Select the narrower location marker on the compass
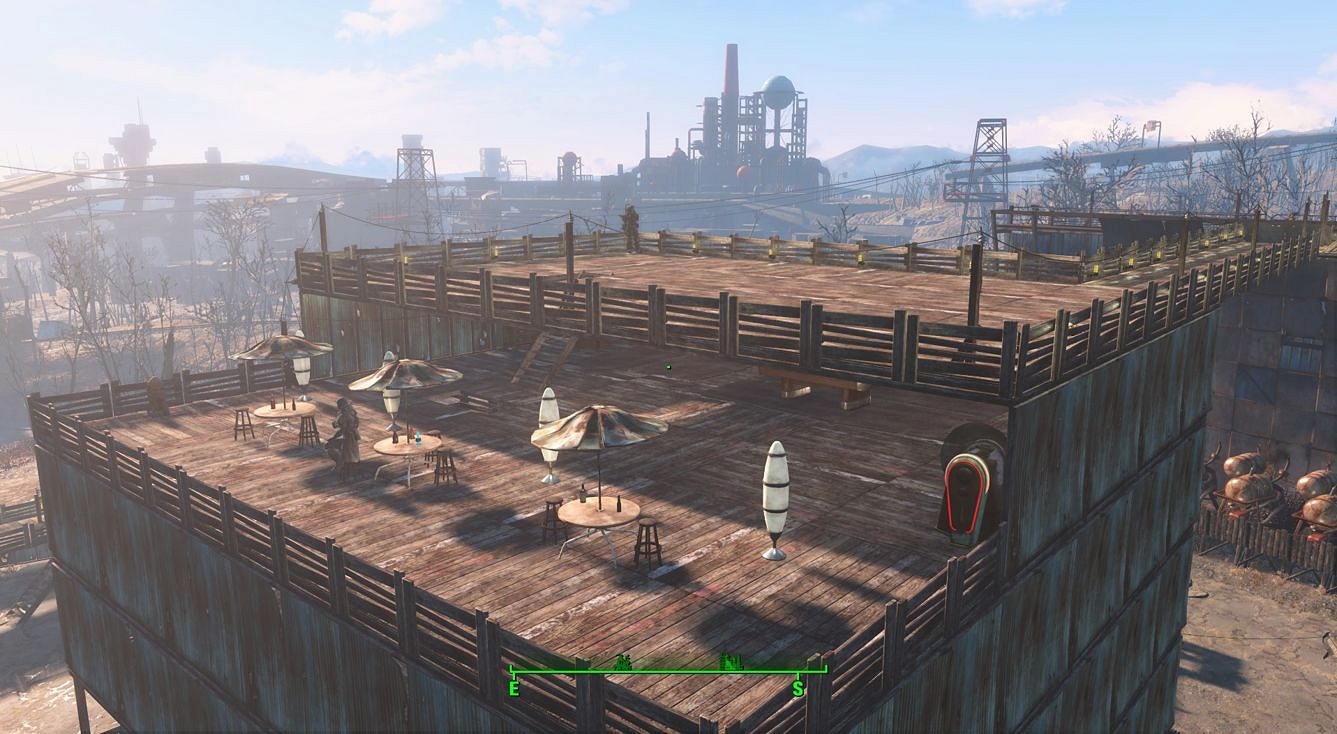 [625, 661]
